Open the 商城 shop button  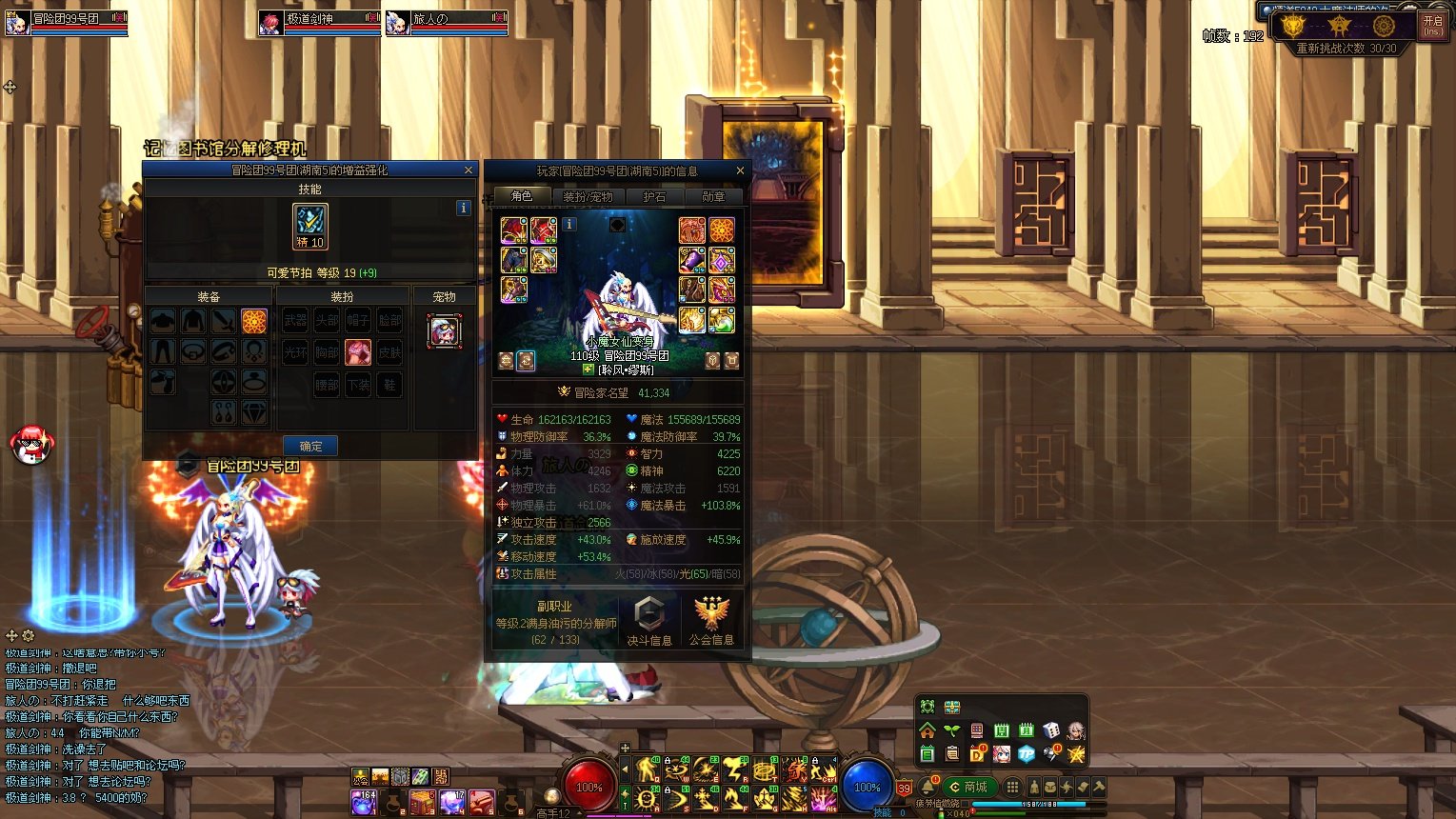point(968,787)
